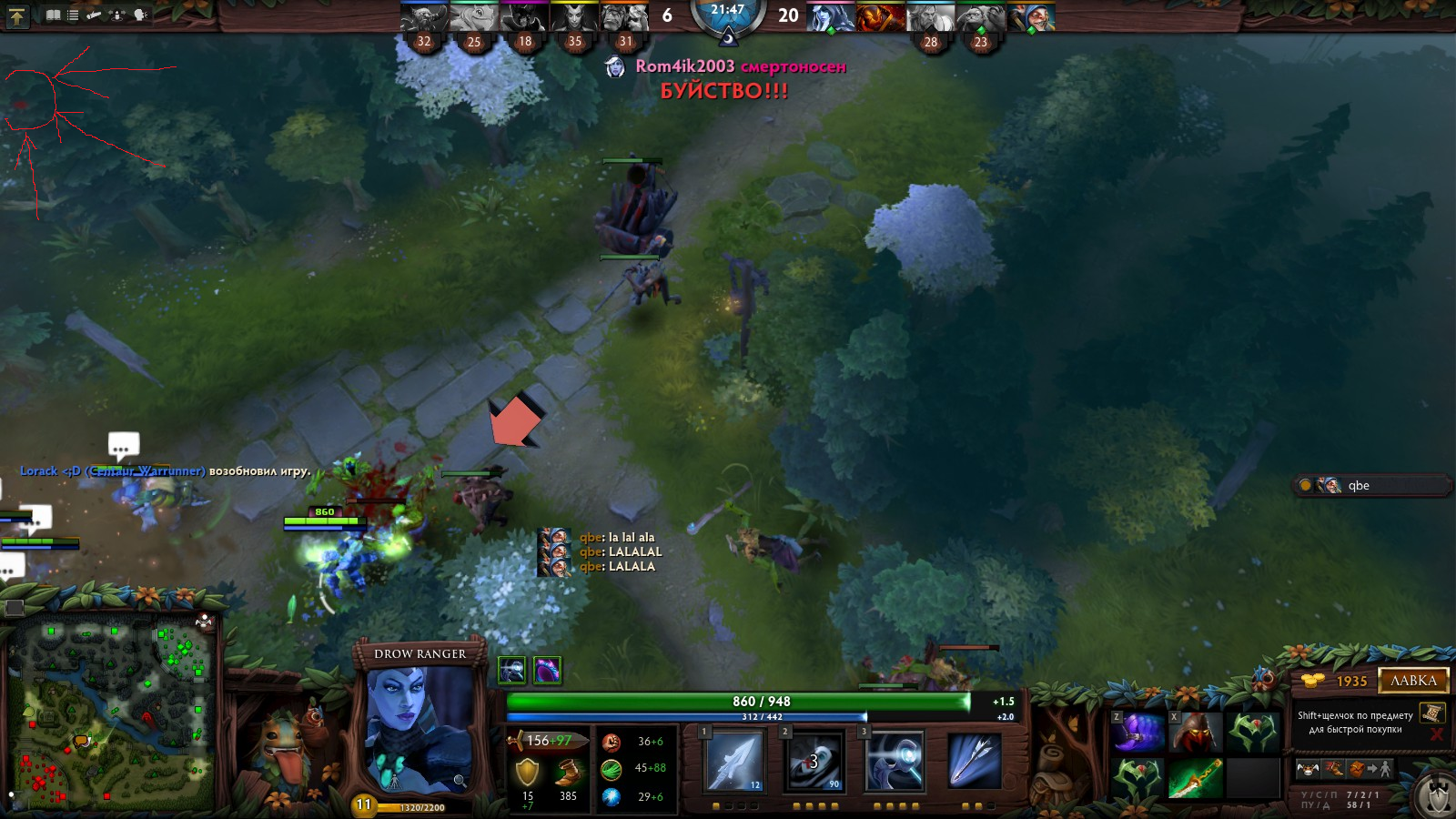
Task: Open the quick-buy scroll item slot
Action: [1431, 713]
